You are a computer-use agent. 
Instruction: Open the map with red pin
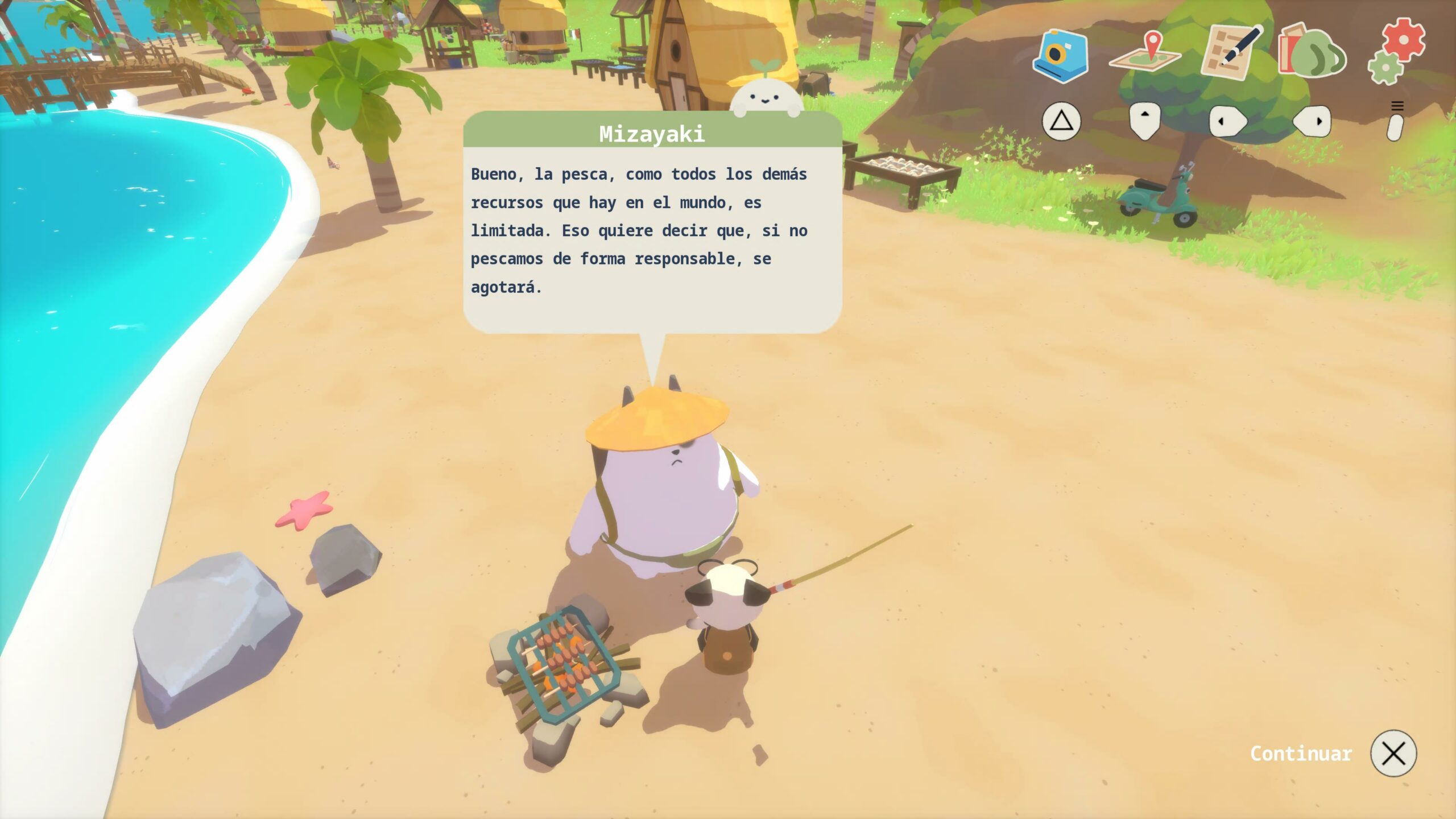click(1145, 53)
